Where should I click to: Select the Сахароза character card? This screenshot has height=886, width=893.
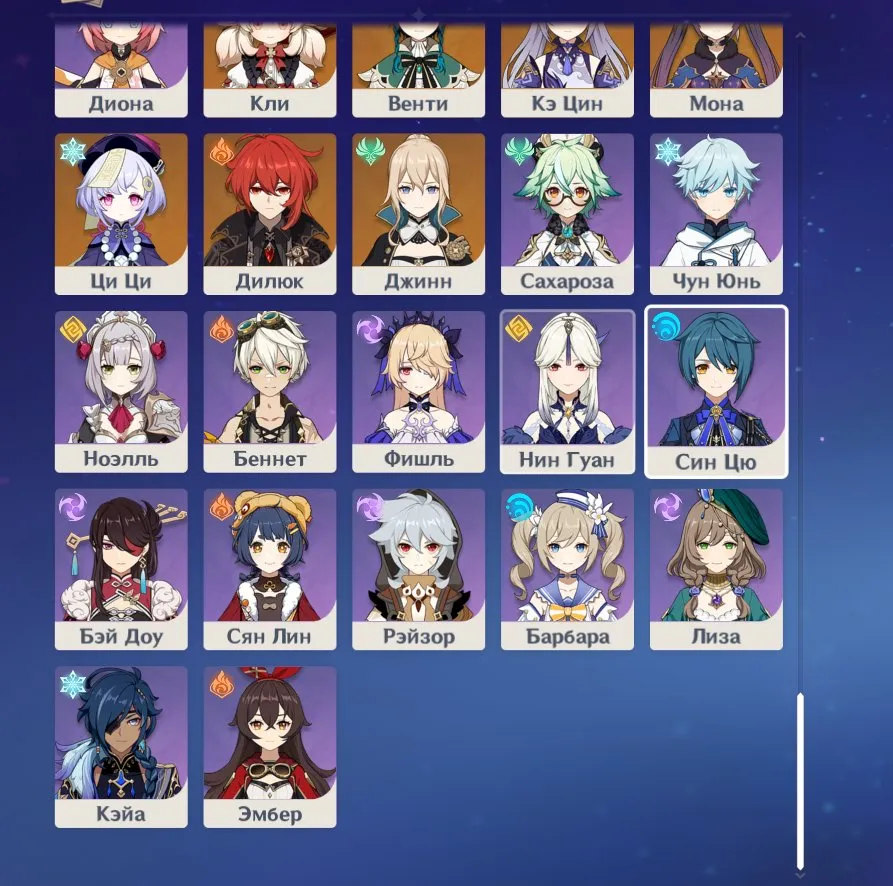click(x=567, y=214)
